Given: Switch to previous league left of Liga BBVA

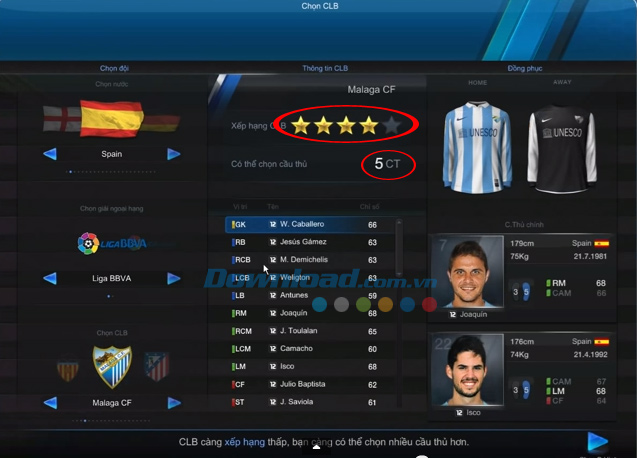Looking at the screenshot, I should (49, 278).
